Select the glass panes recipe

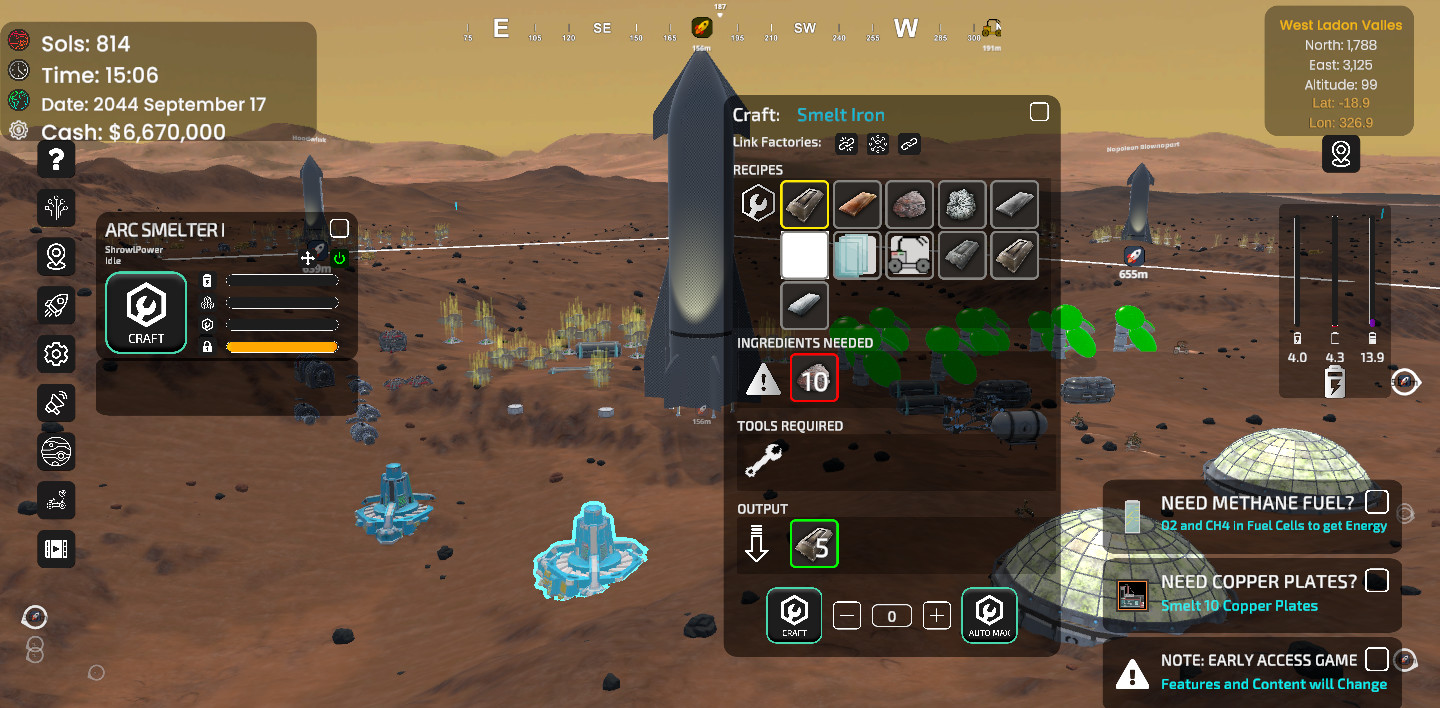[x=857, y=255]
